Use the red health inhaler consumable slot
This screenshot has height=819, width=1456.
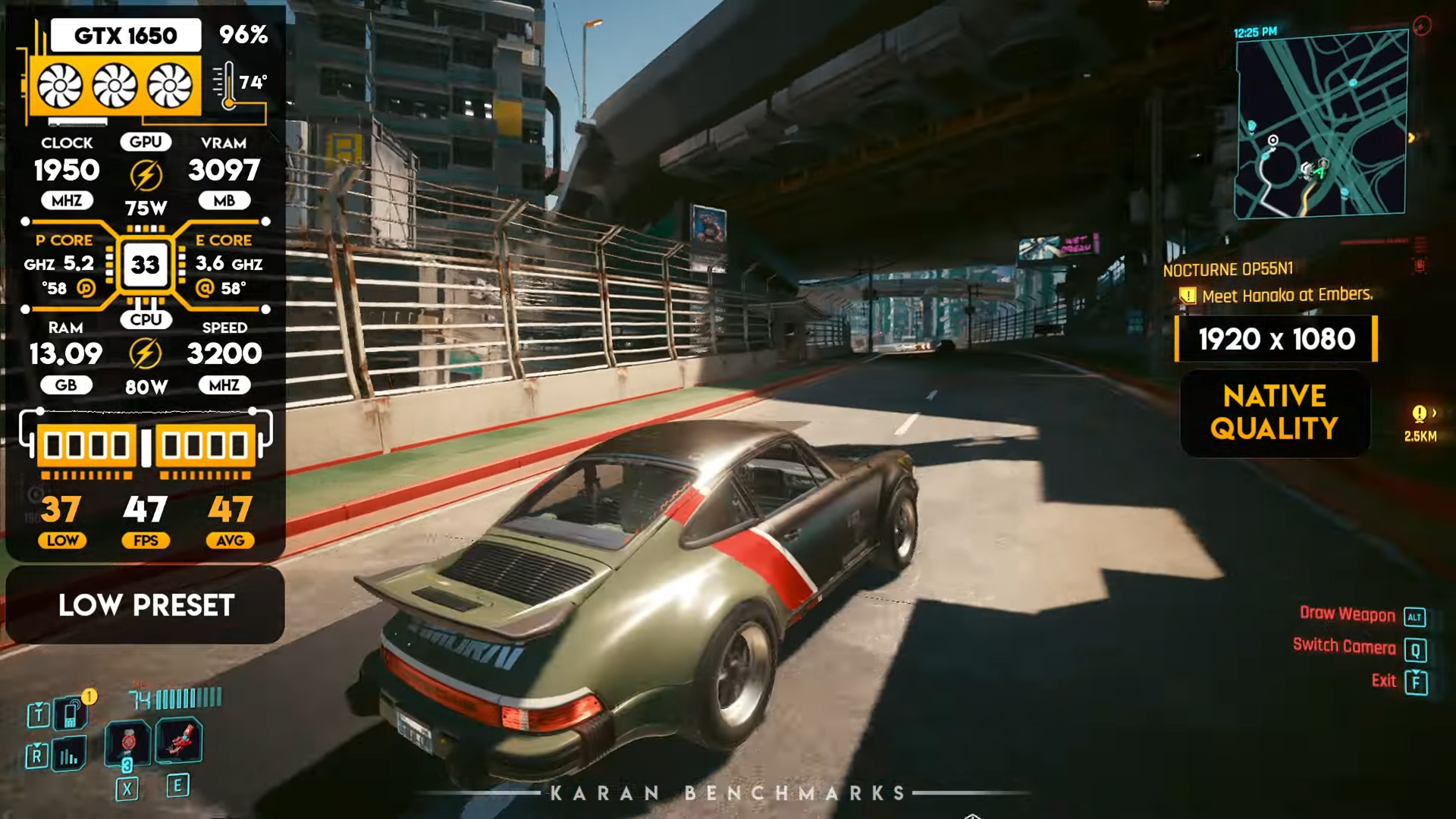coord(129,742)
